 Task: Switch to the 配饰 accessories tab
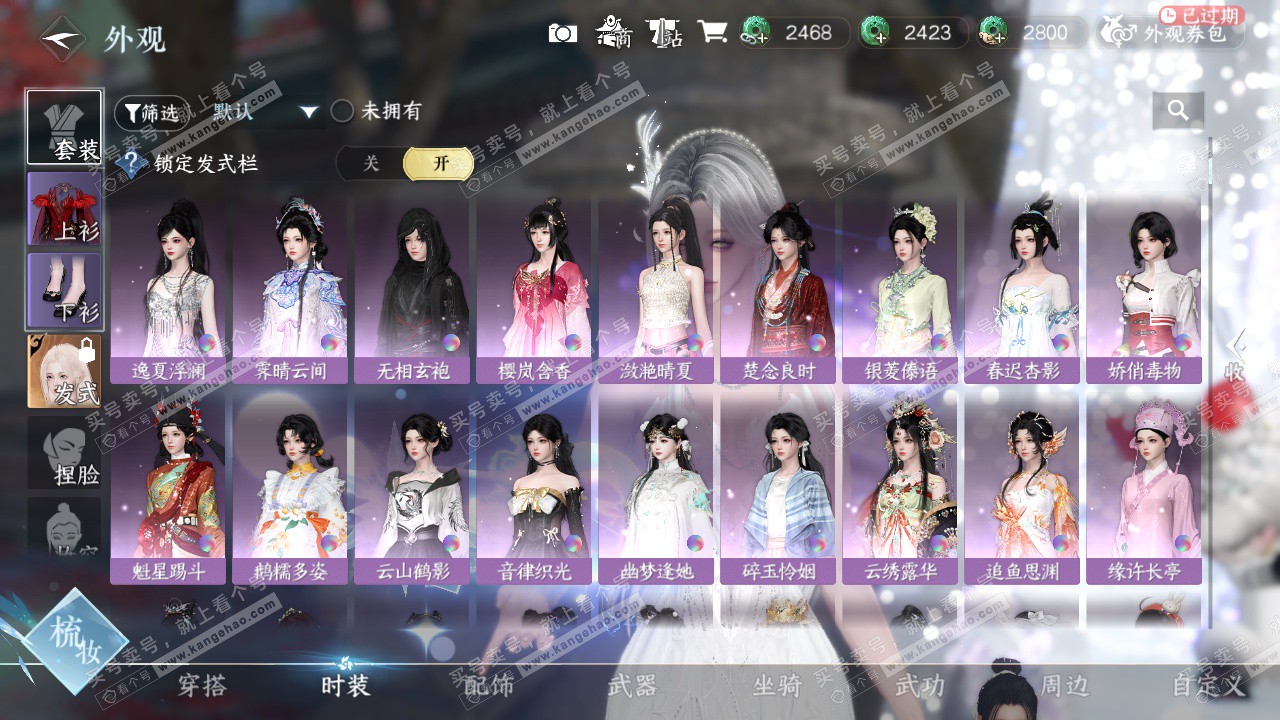coord(489,686)
